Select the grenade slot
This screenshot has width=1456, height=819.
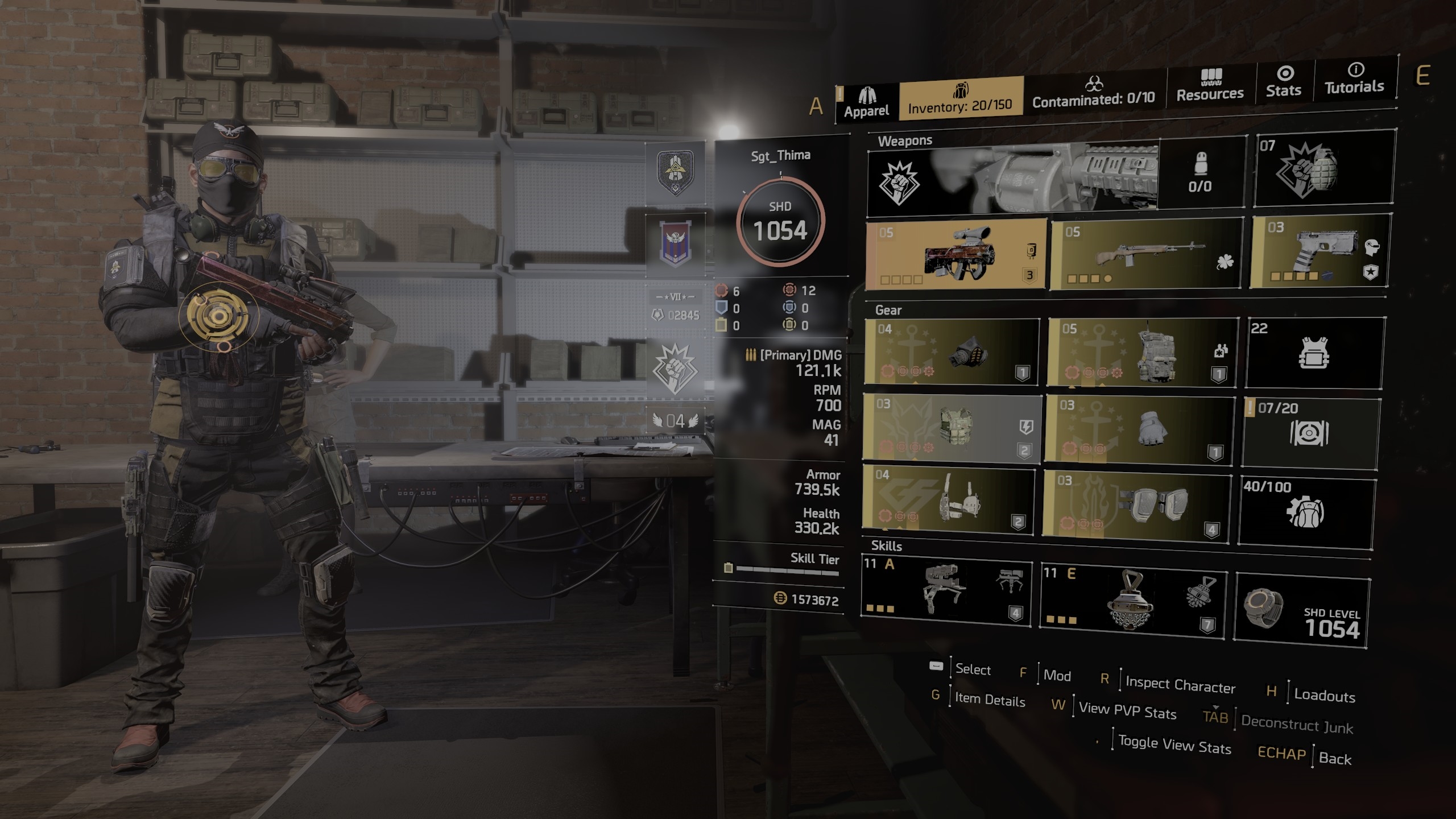1323,169
